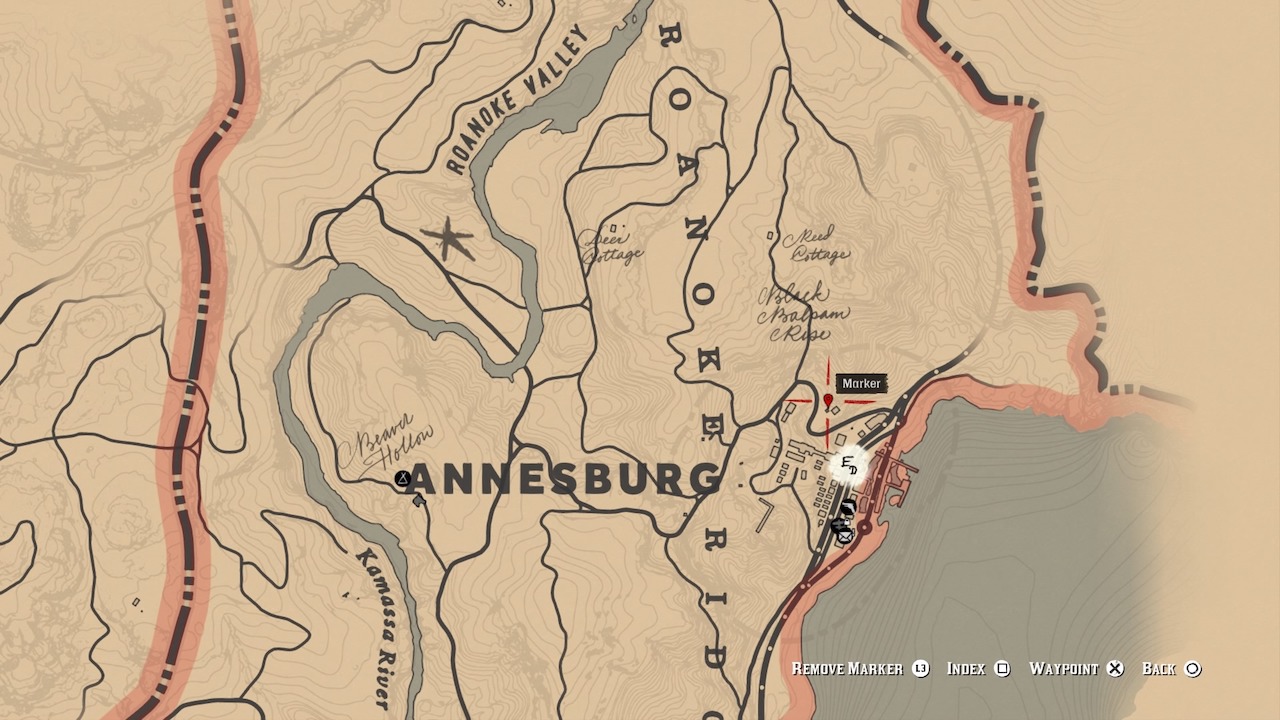The image size is (1280, 720).
Task: Click the red marker pin north of Annesburg
Action: (x=827, y=400)
